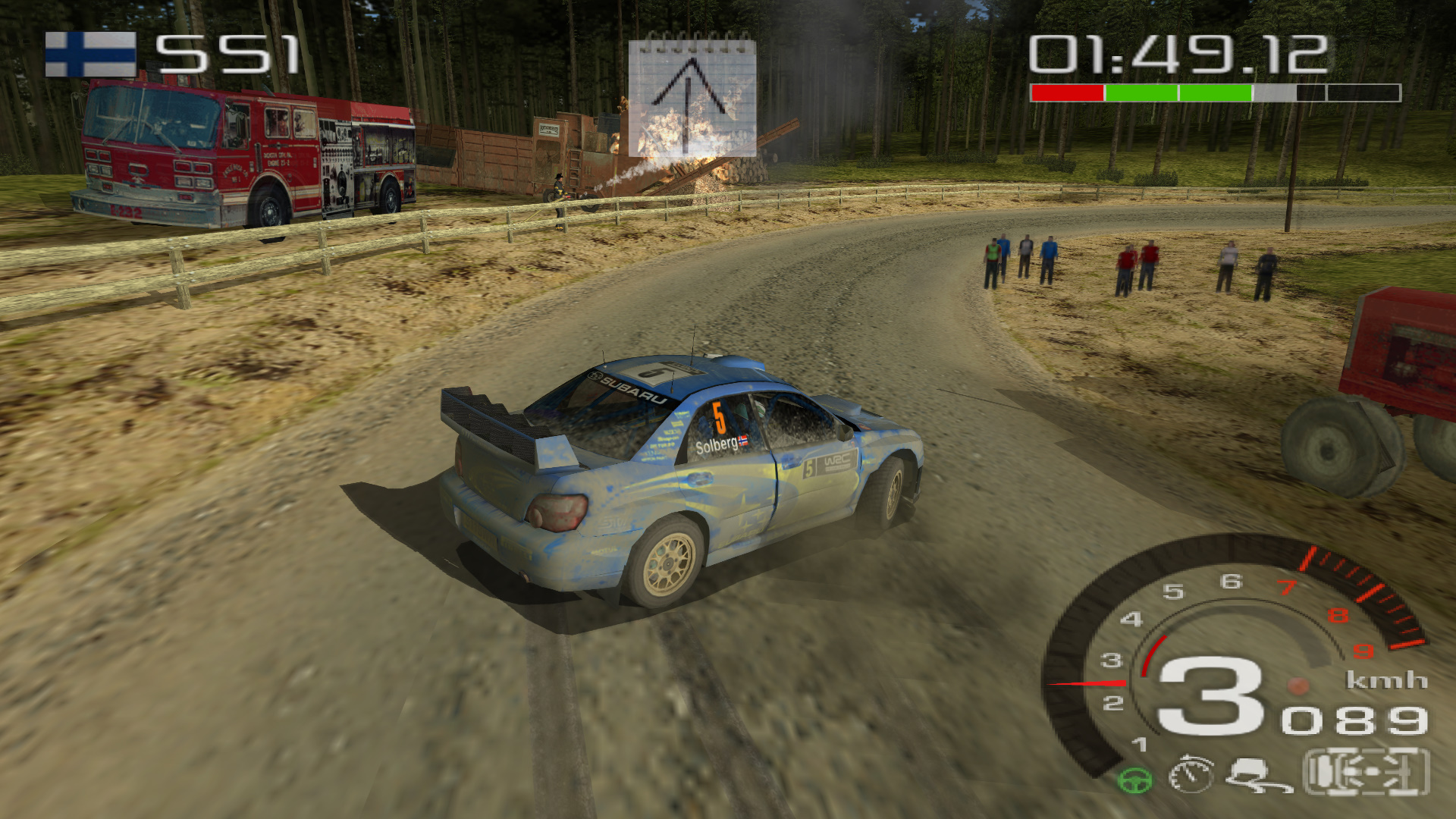Image resolution: width=1456 pixels, height=819 pixels.
Task: Click the skidding car traction icon
Action: (x=1257, y=775)
